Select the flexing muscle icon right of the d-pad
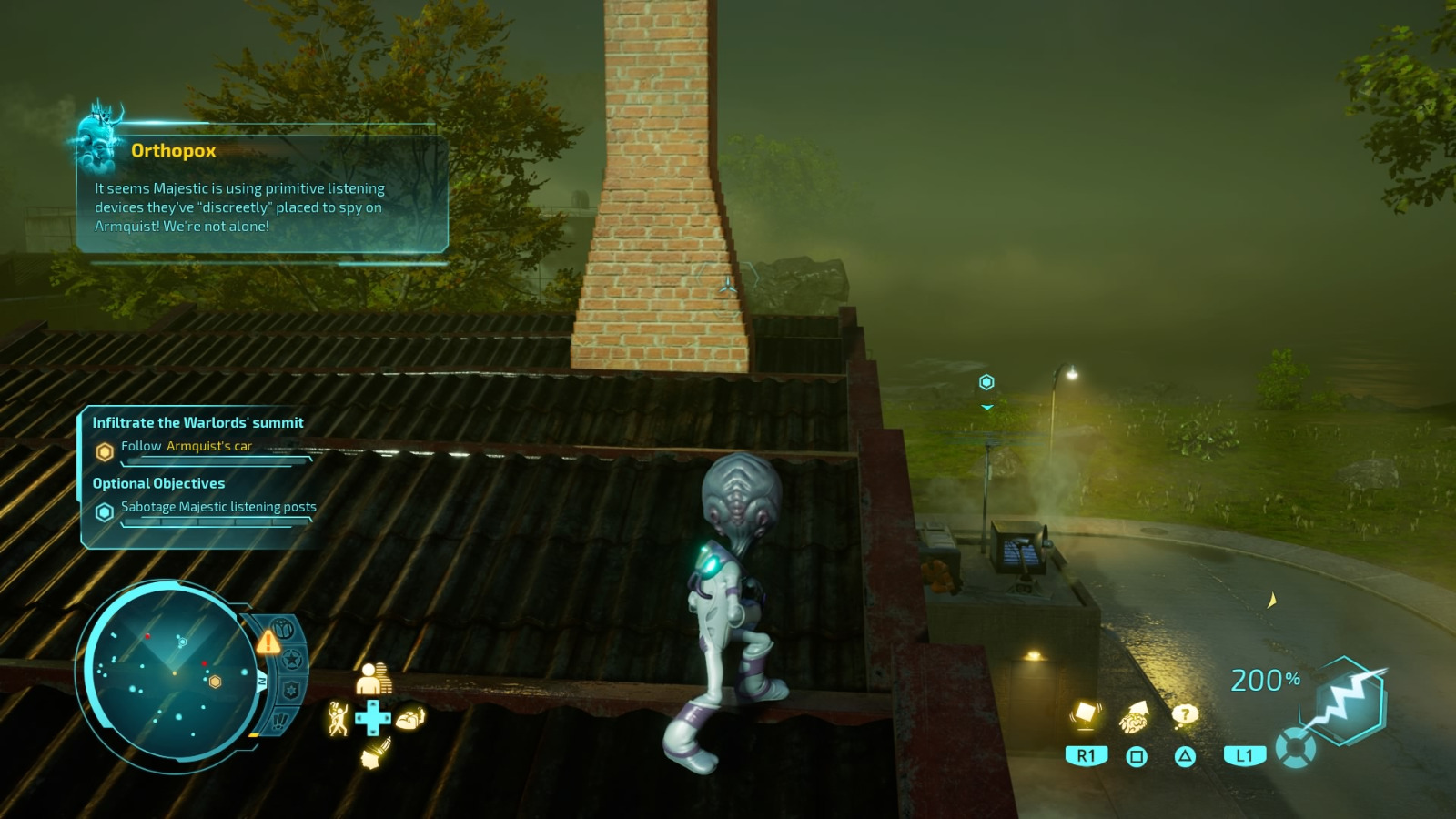The height and width of the screenshot is (819, 1456). point(411,716)
